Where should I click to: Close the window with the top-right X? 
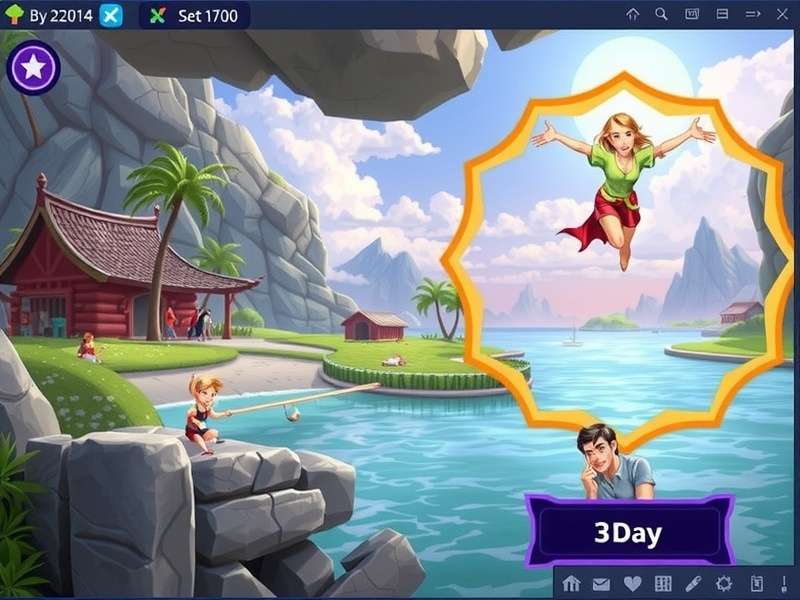pos(782,14)
